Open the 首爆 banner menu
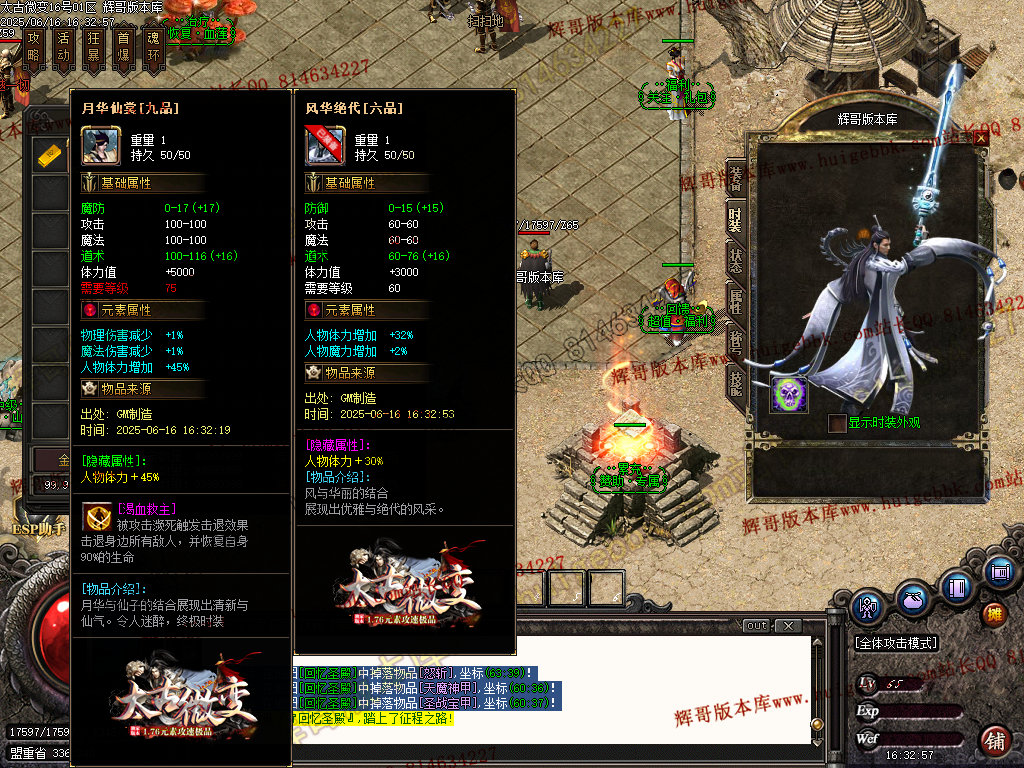The width and height of the screenshot is (1024, 768). [123, 48]
